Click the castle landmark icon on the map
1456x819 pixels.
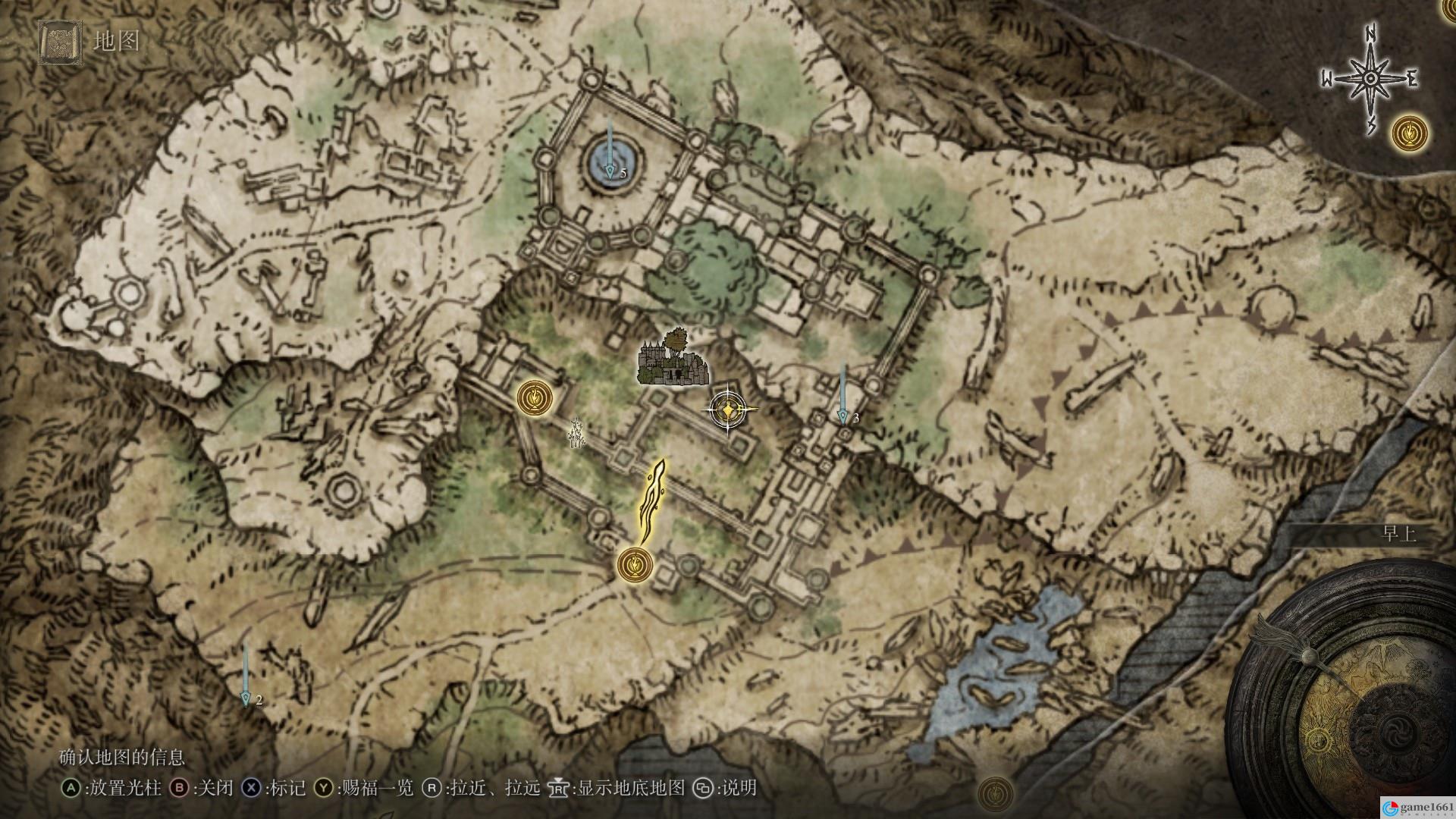pyautogui.click(x=672, y=359)
